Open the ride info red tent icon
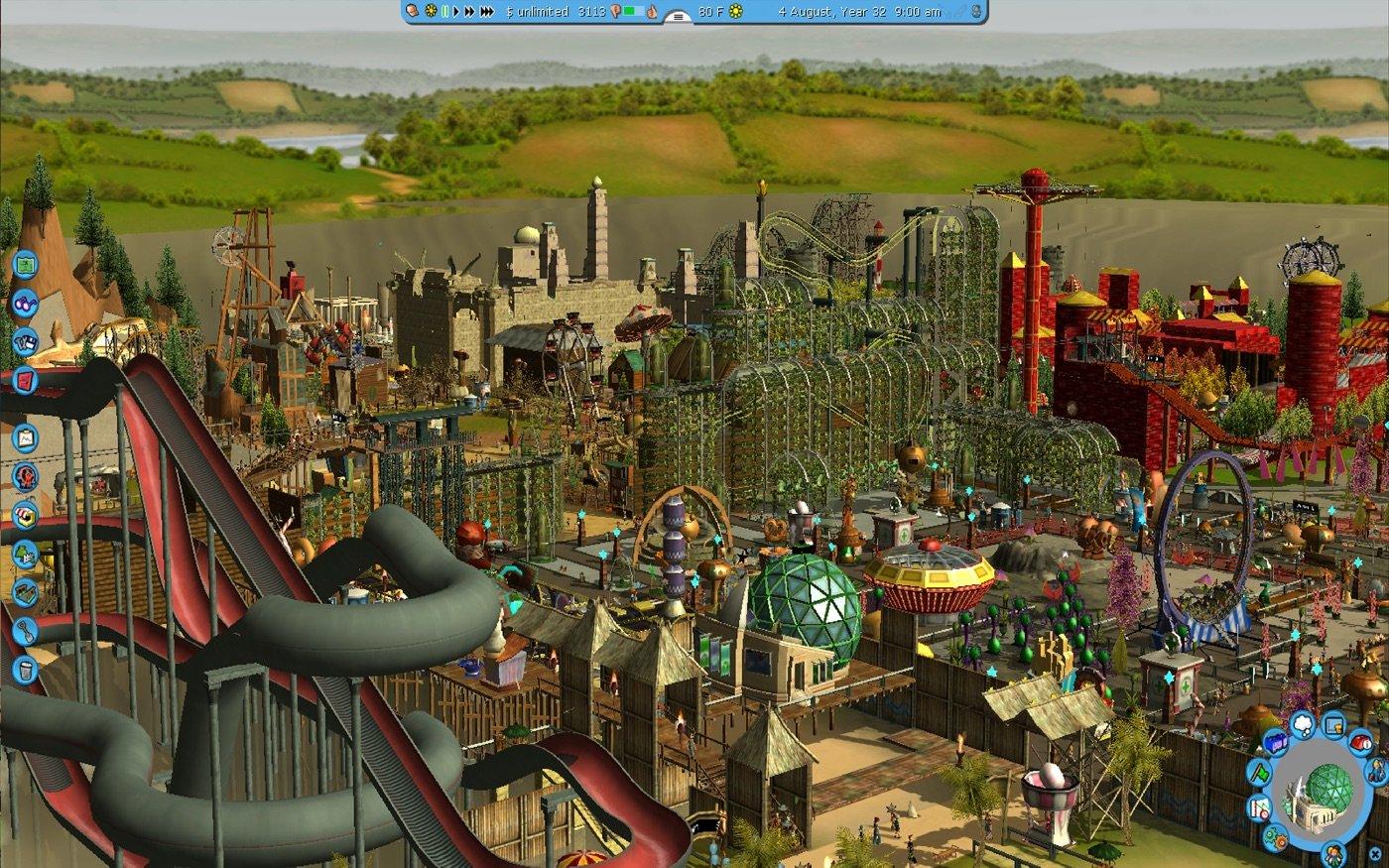Image resolution: width=1389 pixels, height=868 pixels. [1360, 744]
